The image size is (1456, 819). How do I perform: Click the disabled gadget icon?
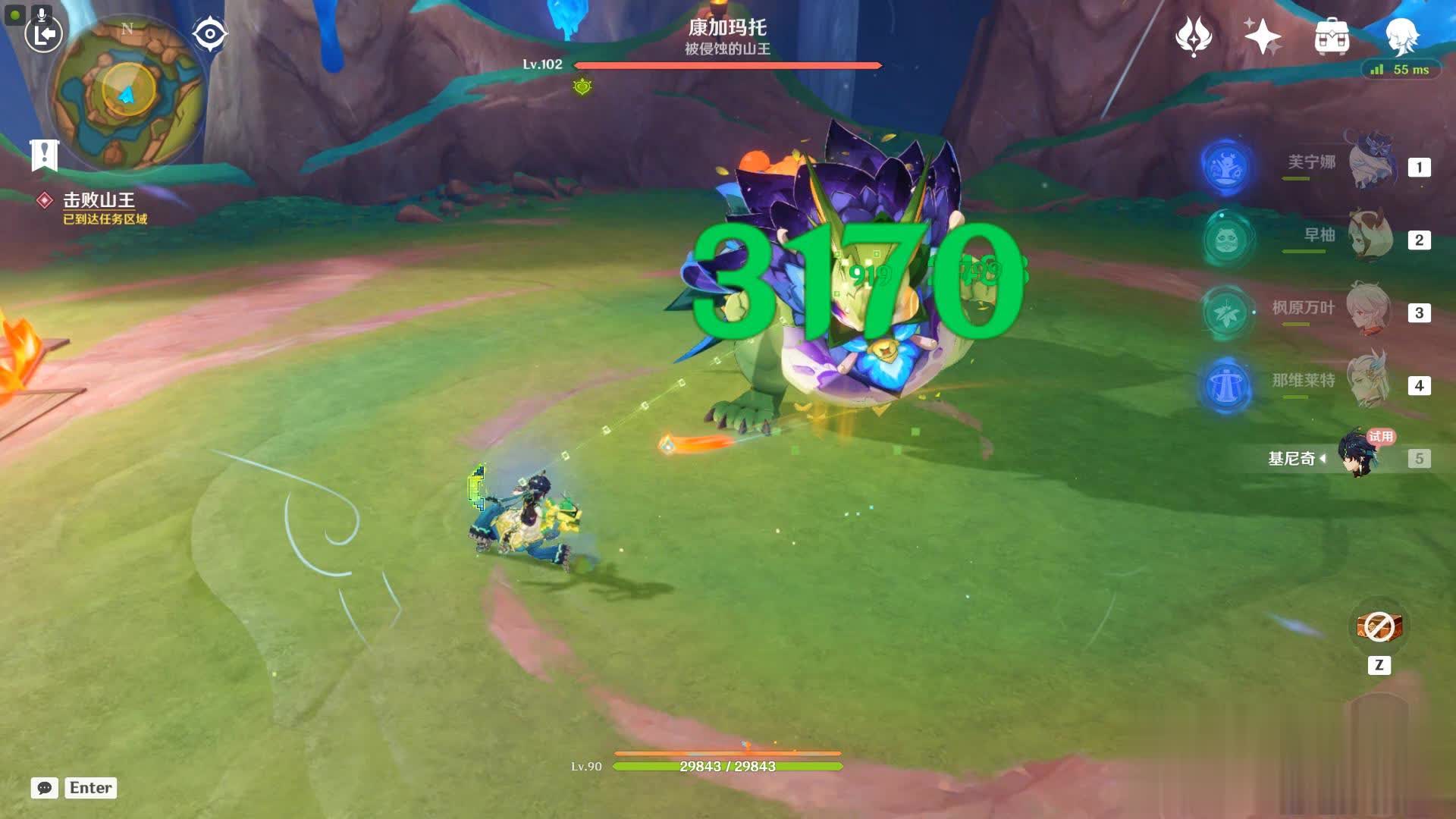point(1379,627)
